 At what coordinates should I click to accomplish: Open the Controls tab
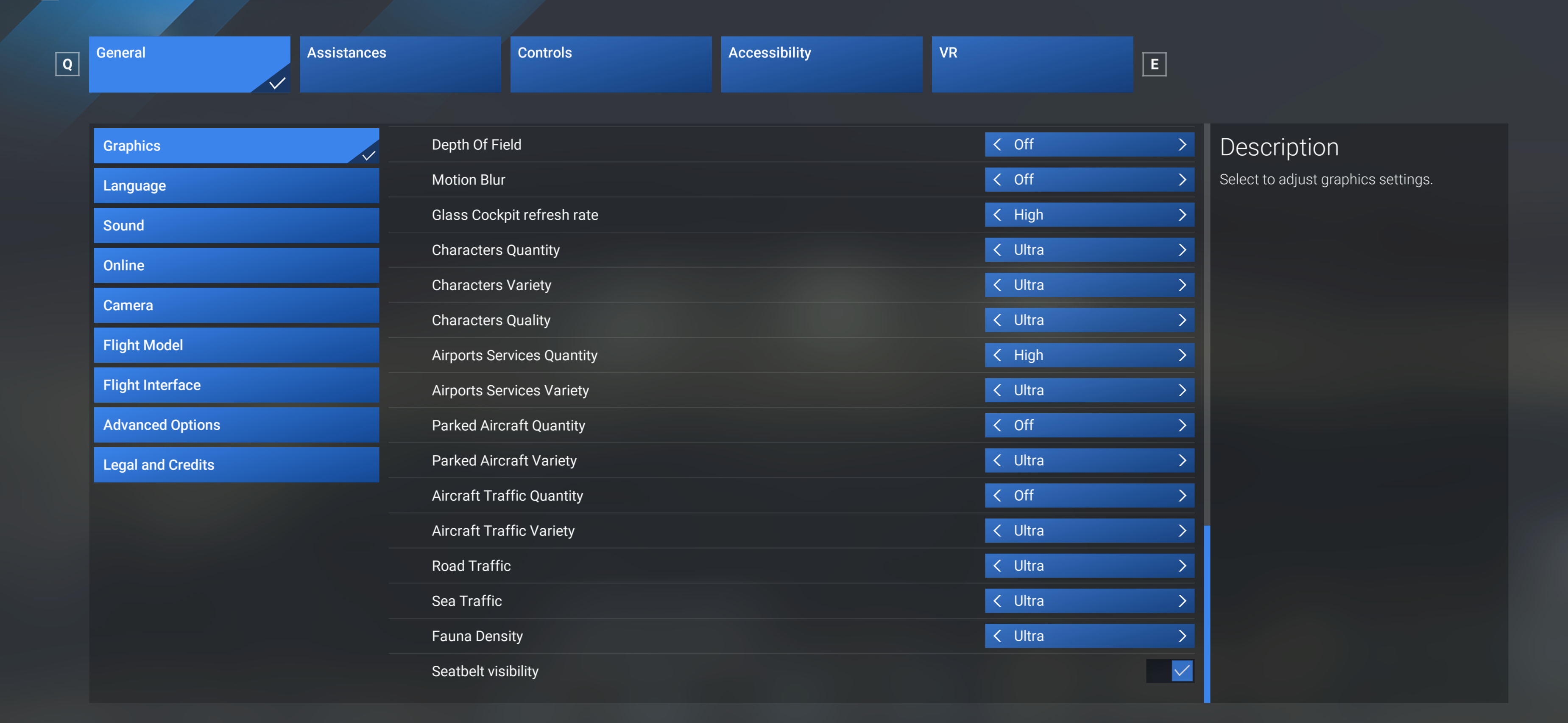coord(610,64)
